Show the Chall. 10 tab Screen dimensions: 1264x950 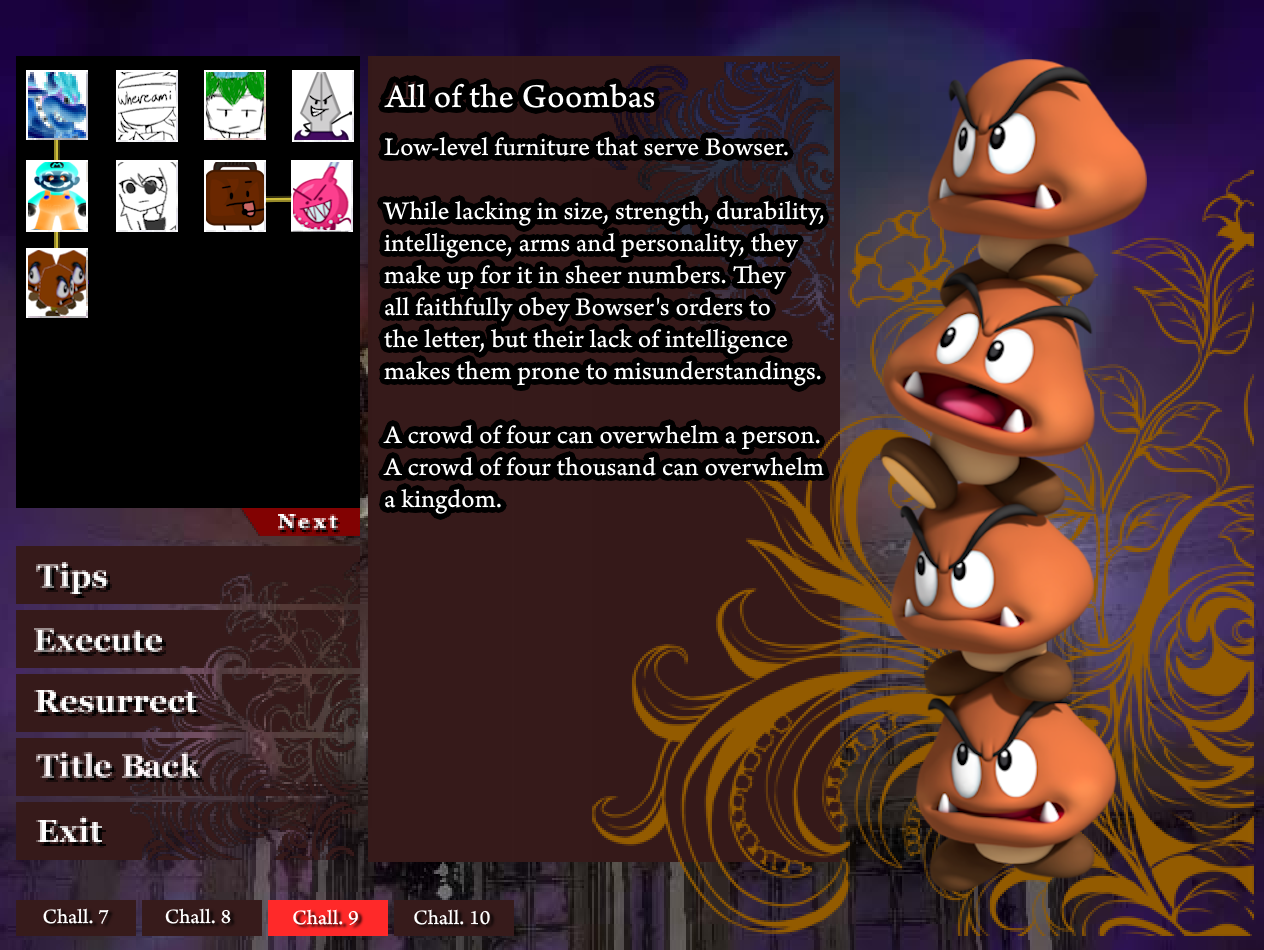pos(452,917)
